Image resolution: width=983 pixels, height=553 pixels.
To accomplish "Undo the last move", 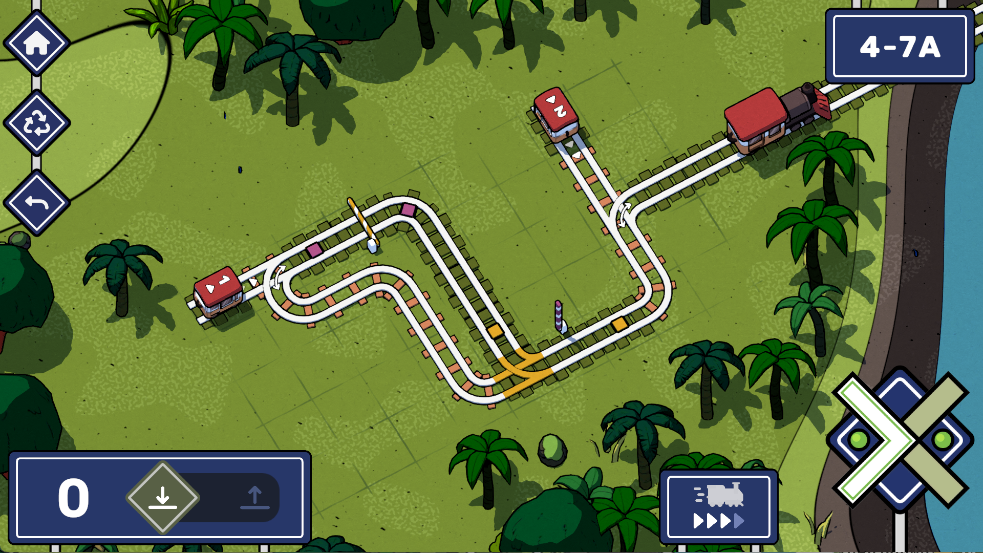I will tap(37, 202).
